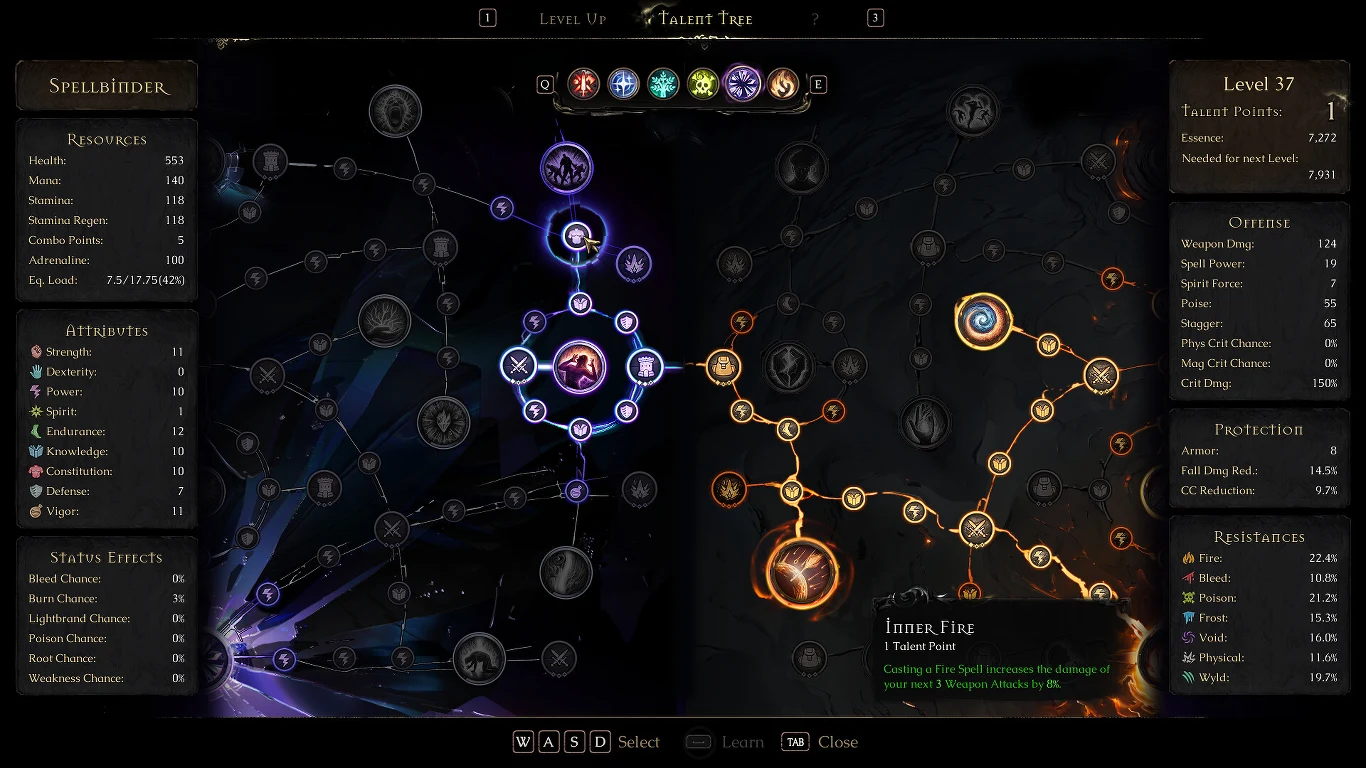Screen dimensions: 1366x768
Task: Select the green skull poison element icon
Action: (x=702, y=83)
